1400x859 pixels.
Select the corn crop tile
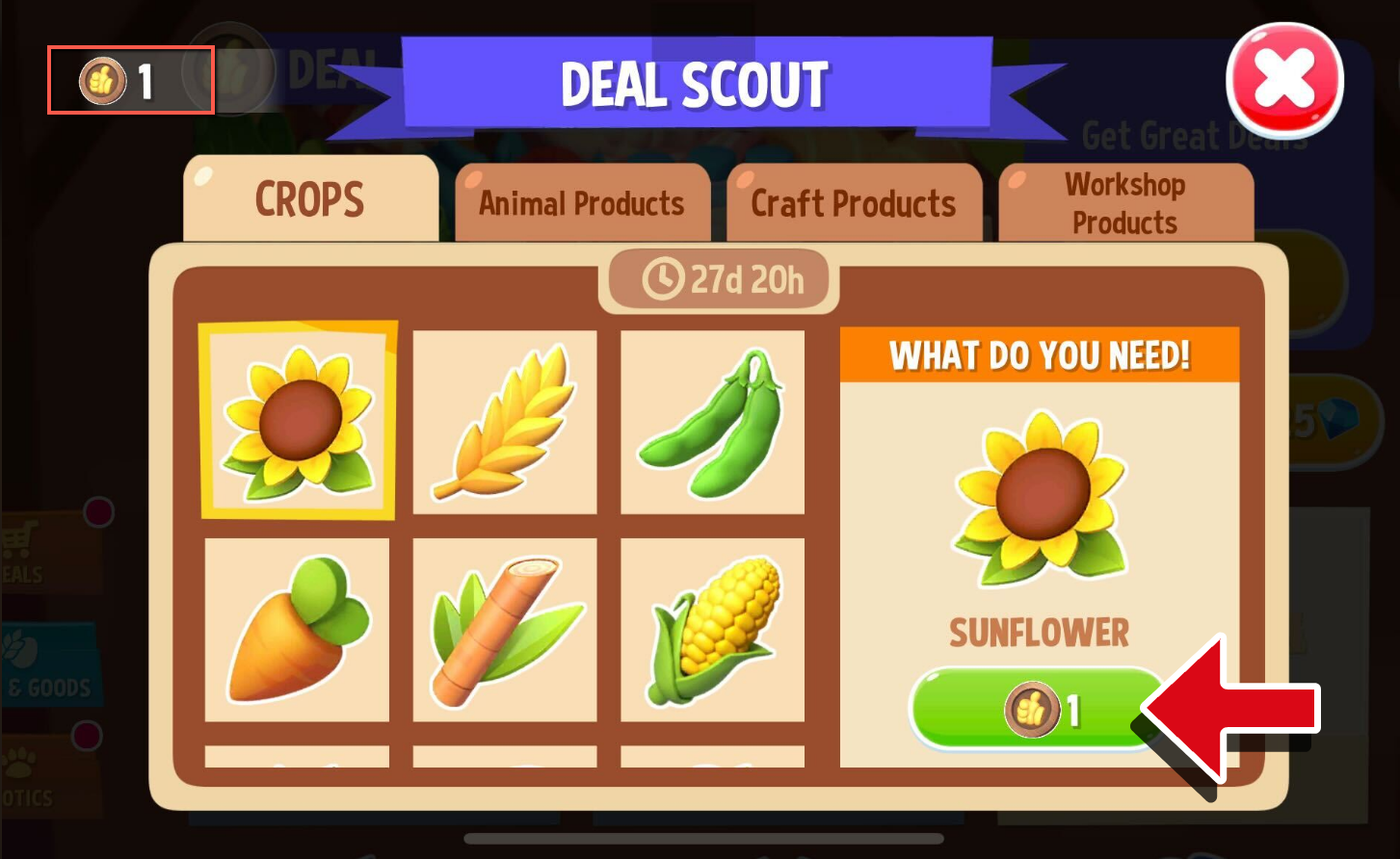(712, 630)
